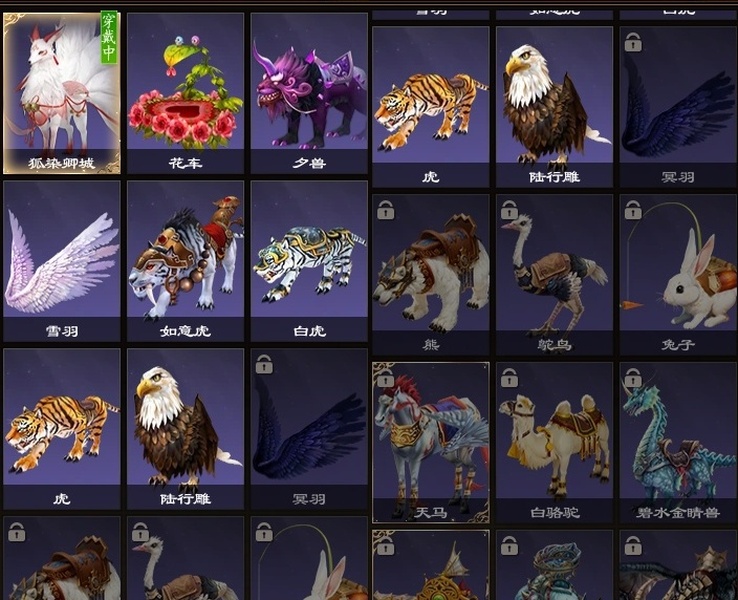Screen dimensions: 738x600
Task: Pick the locked mount card labeled 兔子
Action: [678, 272]
